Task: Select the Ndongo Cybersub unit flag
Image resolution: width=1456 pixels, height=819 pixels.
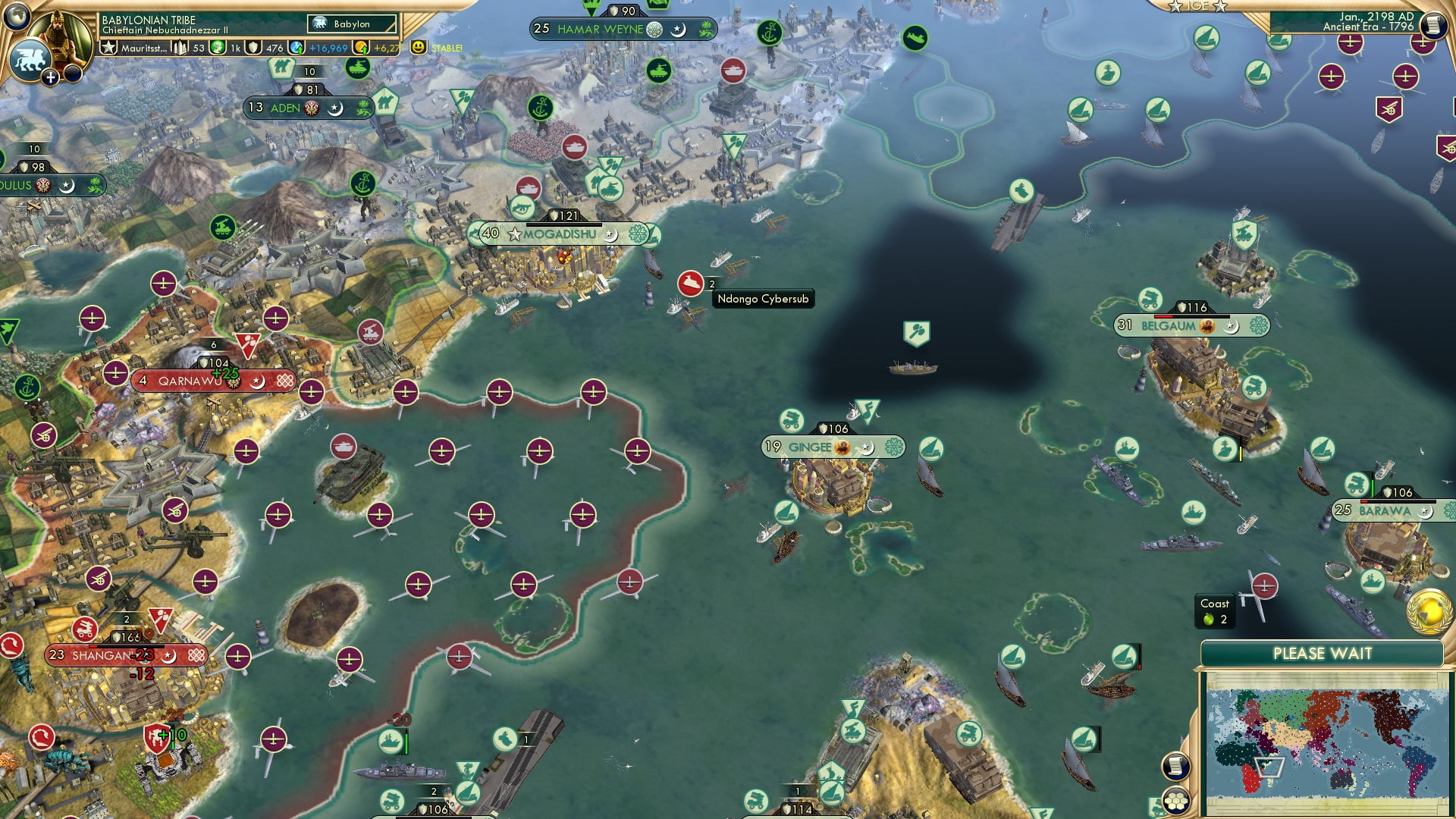Action: click(x=691, y=283)
